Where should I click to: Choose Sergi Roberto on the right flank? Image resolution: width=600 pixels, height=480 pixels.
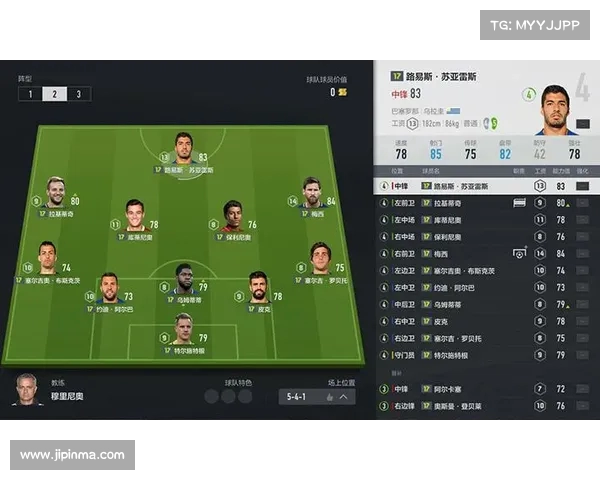[319, 258]
